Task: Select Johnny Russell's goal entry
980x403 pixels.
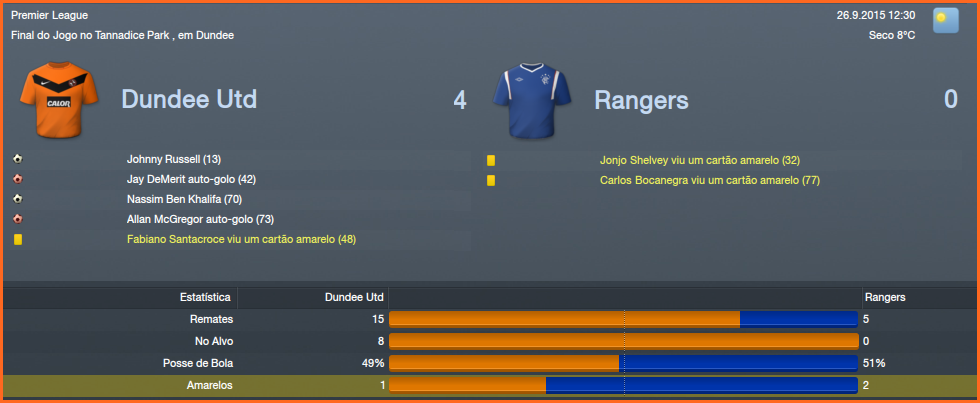Action: [174, 160]
